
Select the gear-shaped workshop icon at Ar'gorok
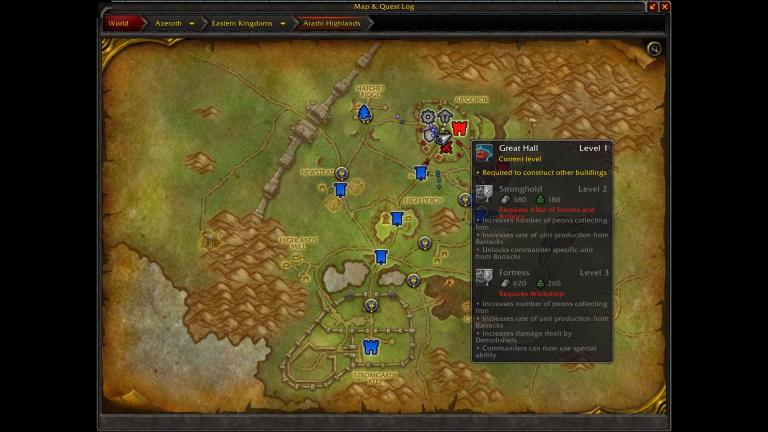428,117
